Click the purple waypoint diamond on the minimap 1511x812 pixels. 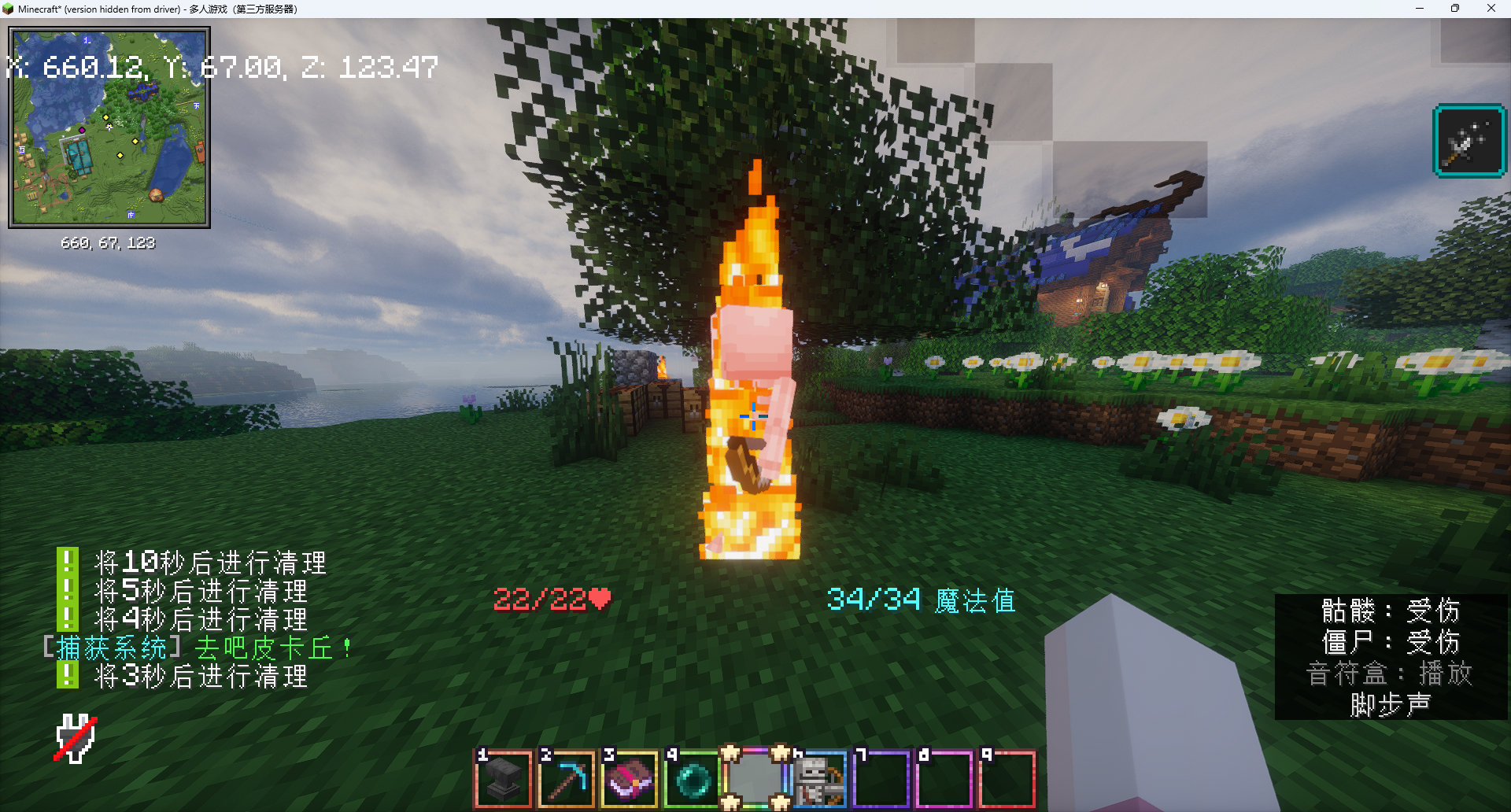click(82, 130)
